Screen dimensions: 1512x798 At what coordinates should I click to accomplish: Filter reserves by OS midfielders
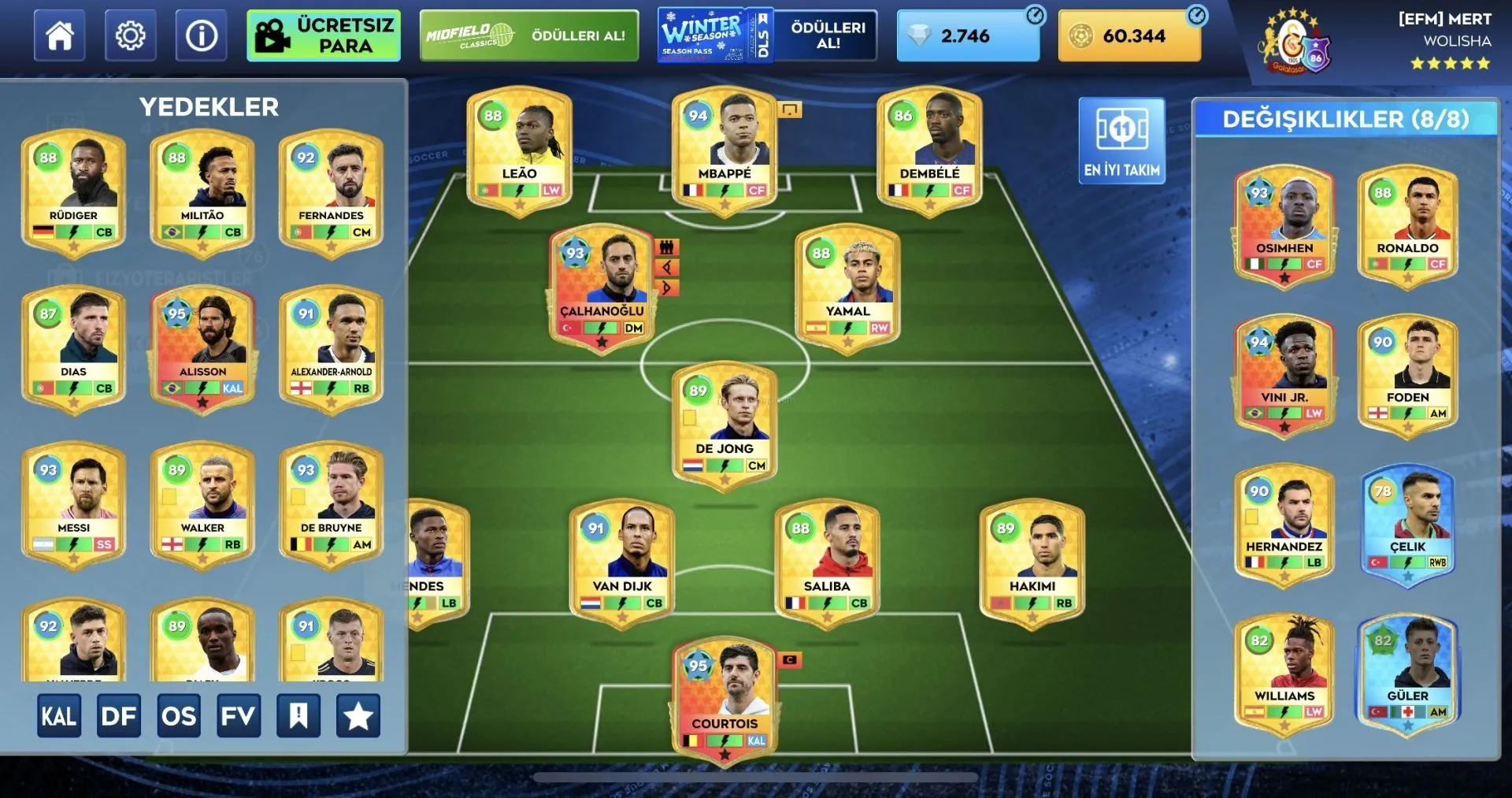click(179, 716)
